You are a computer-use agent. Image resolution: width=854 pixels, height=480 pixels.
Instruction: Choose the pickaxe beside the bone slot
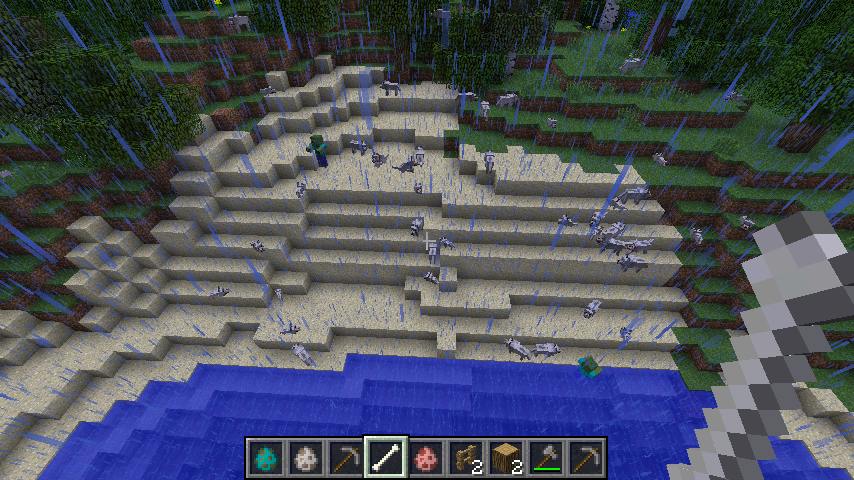(345, 457)
